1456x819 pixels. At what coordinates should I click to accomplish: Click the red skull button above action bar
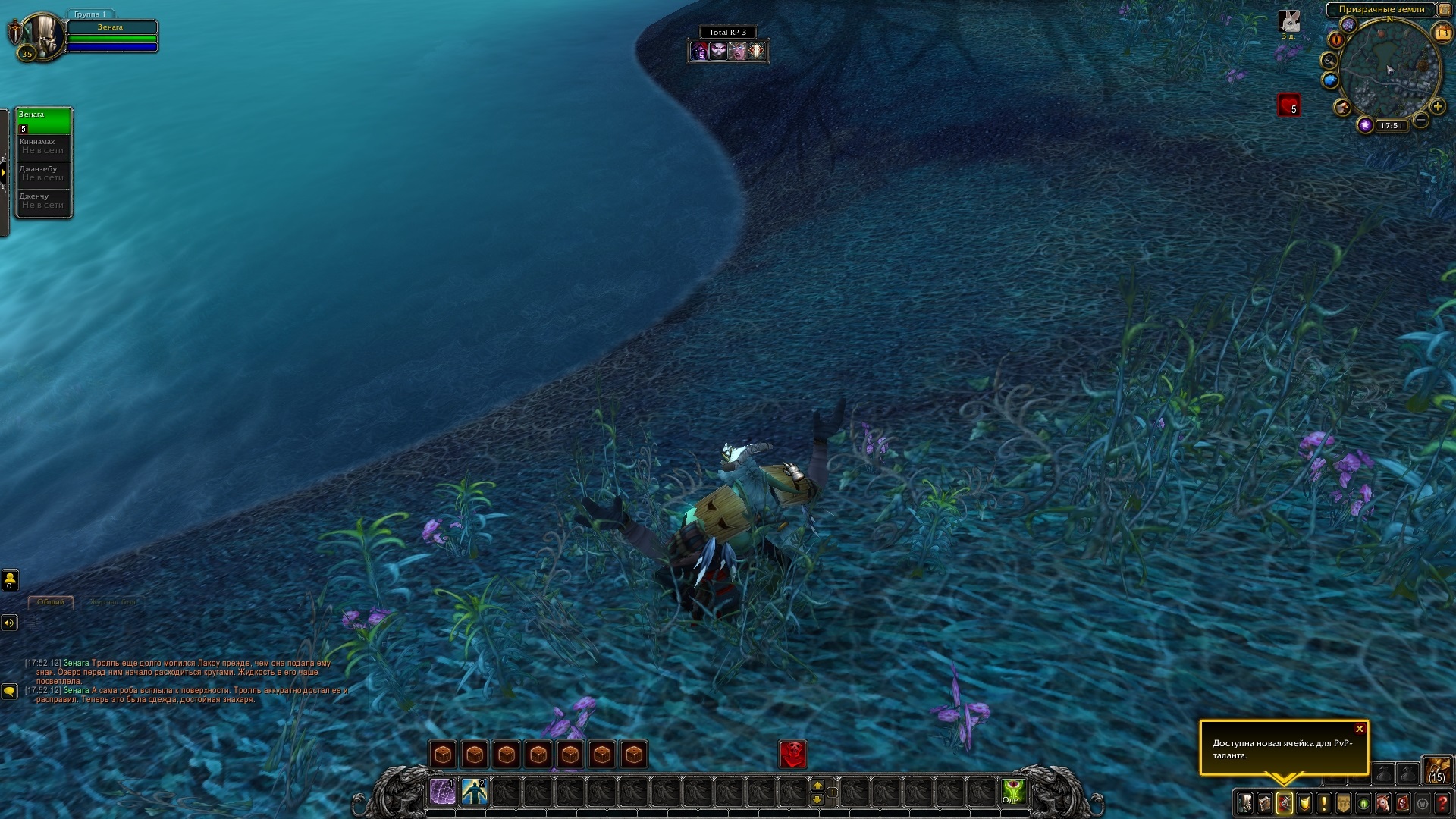tap(793, 755)
